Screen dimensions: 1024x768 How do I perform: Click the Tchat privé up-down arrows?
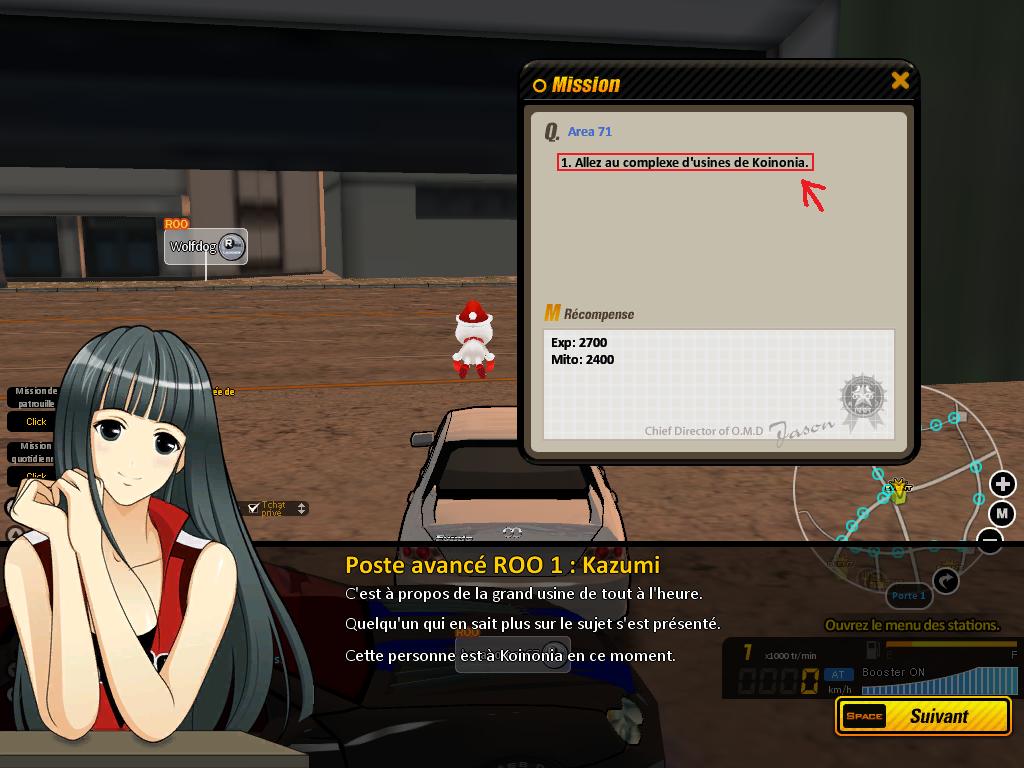point(302,509)
